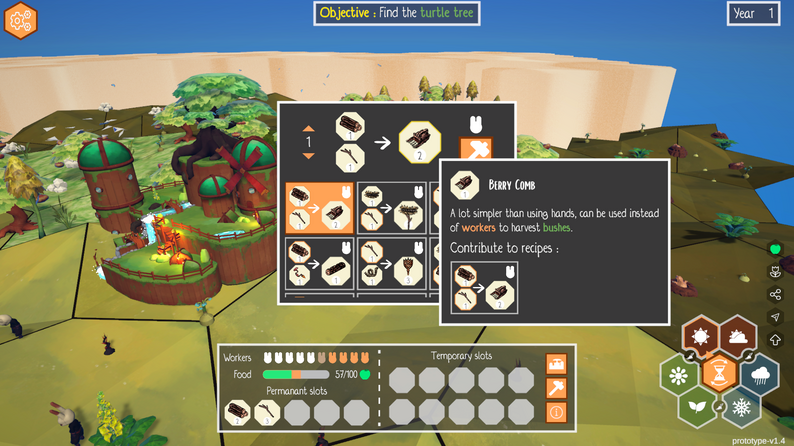This screenshot has width=794, height=446.
Task: Select the stick permanent slot
Action: coord(267,412)
